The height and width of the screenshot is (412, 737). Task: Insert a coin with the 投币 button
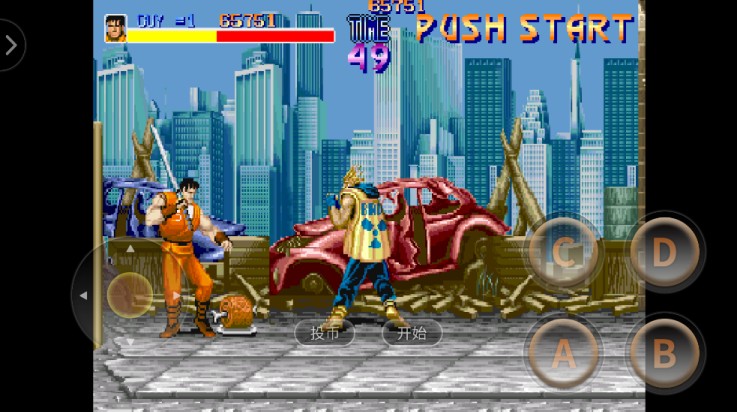click(325, 333)
